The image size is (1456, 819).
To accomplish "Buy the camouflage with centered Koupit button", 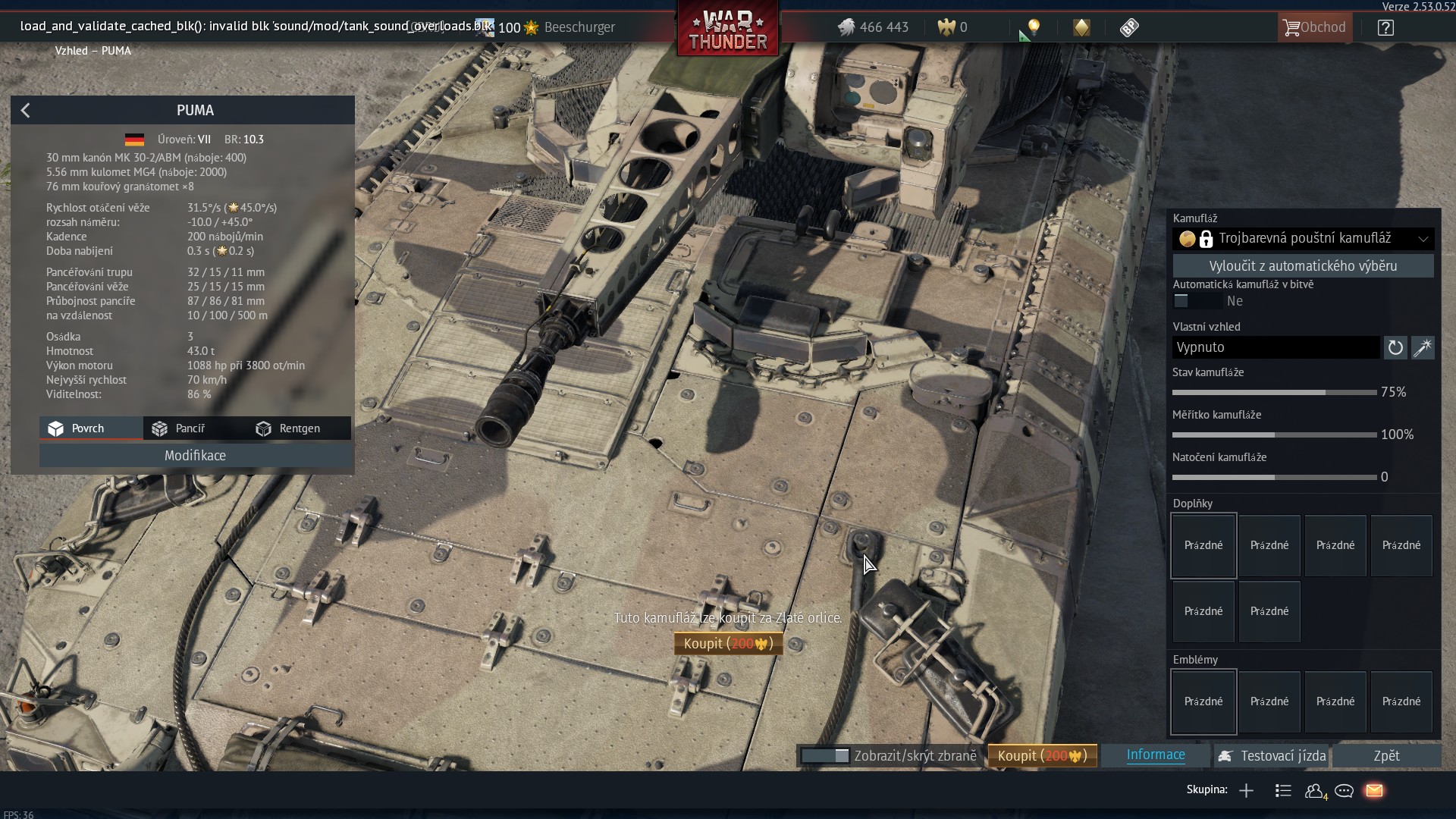I will coord(728,644).
